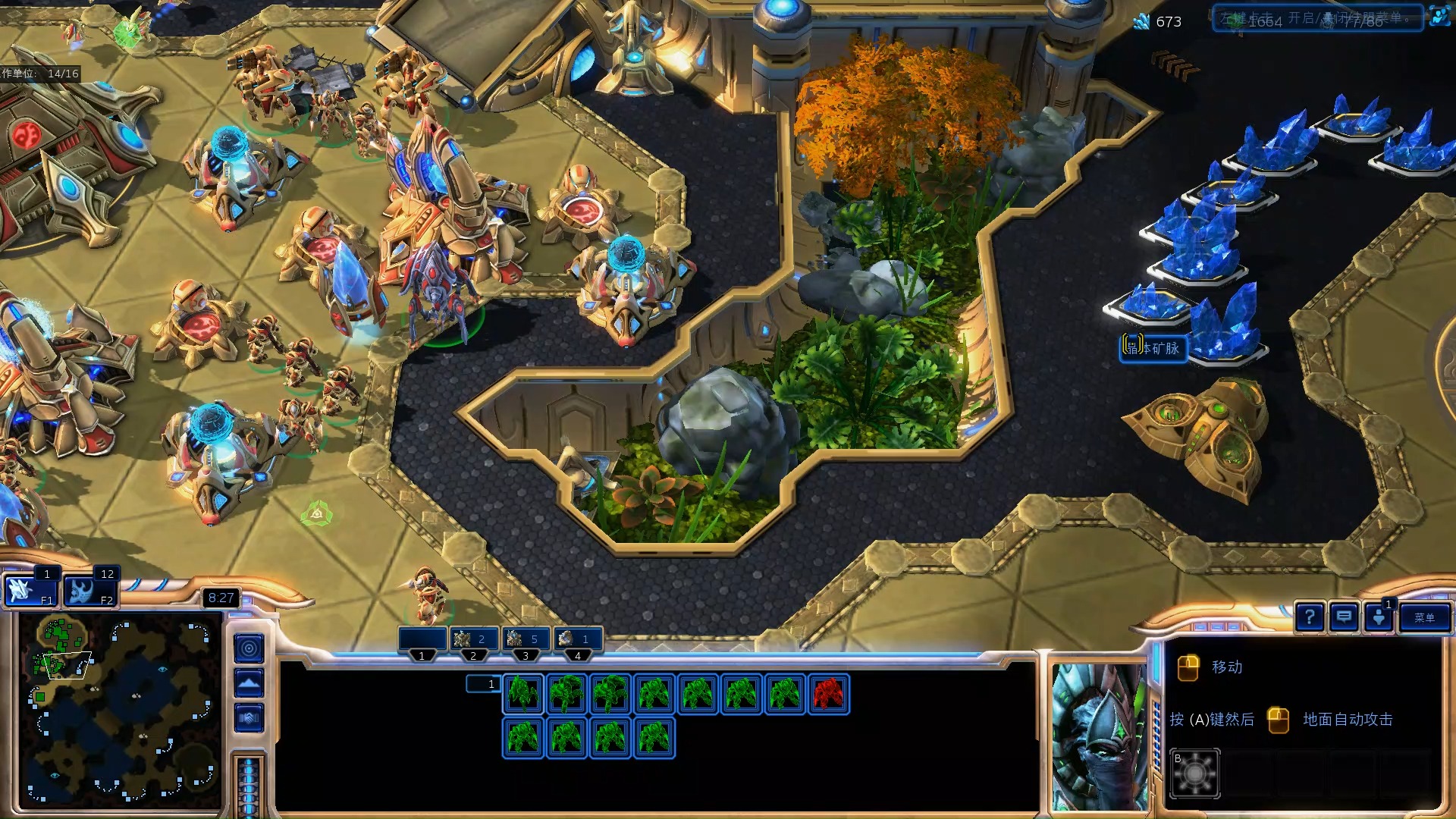The image size is (1456, 819).
Task: Click the top-right corner square icon
Action: (1439, 17)
